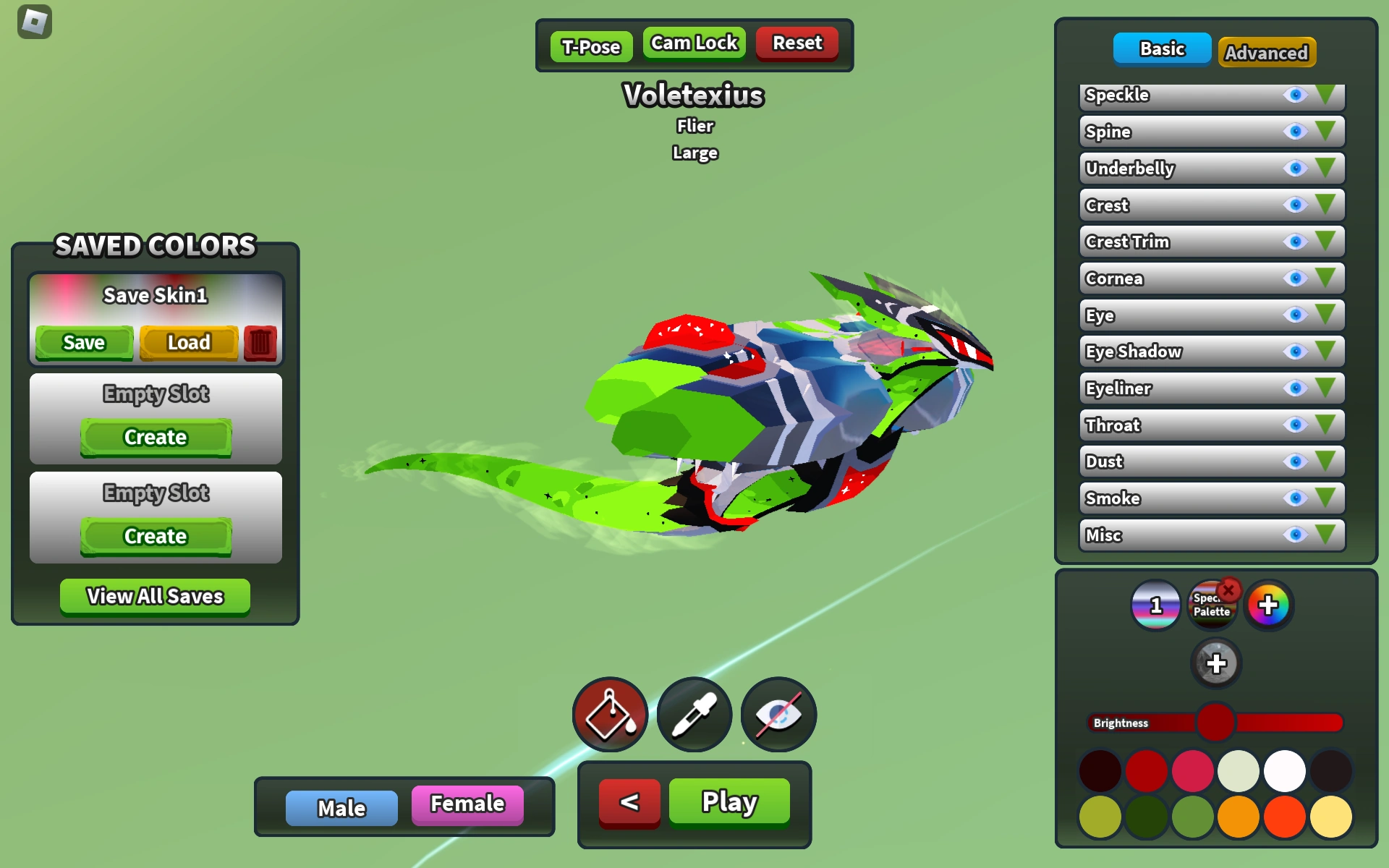Enable T-Pose mode
This screenshot has width=1389, height=868.
click(590, 46)
